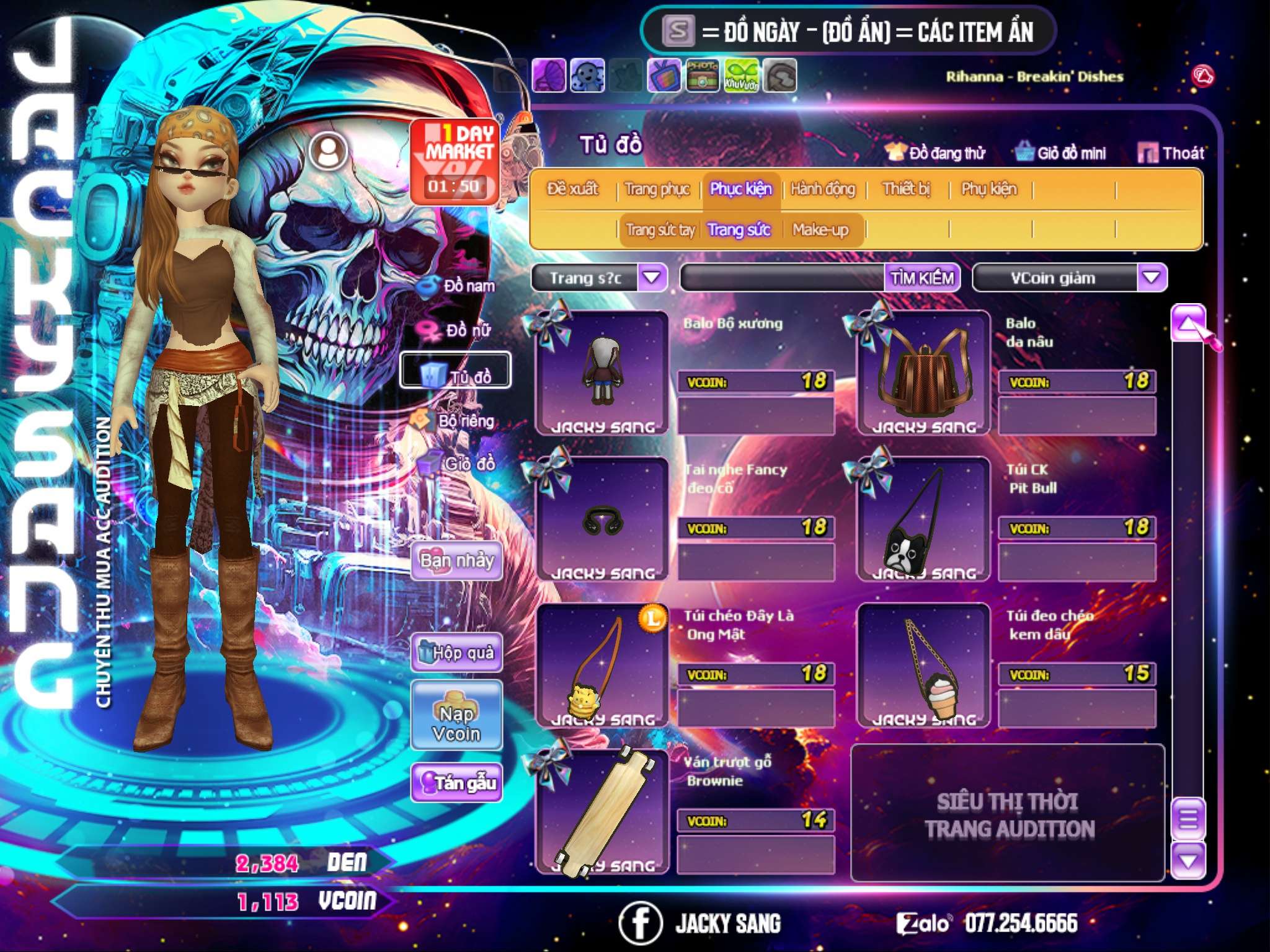Open the VCoin giảm sort dropdown
The height and width of the screenshot is (952, 1270).
[x=1151, y=278]
